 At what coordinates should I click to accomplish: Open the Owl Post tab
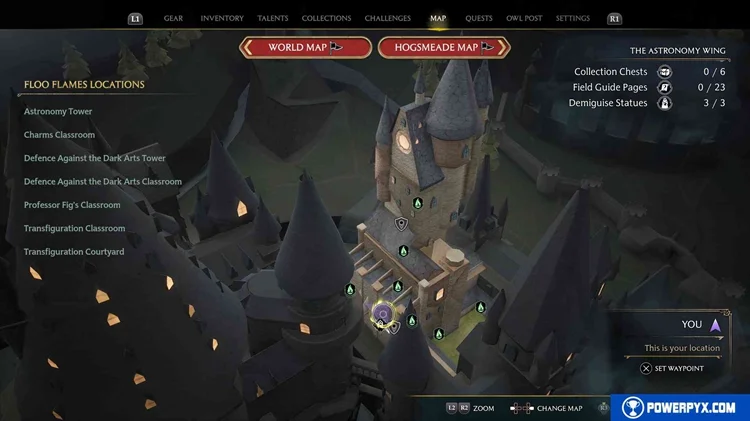(x=524, y=18)
